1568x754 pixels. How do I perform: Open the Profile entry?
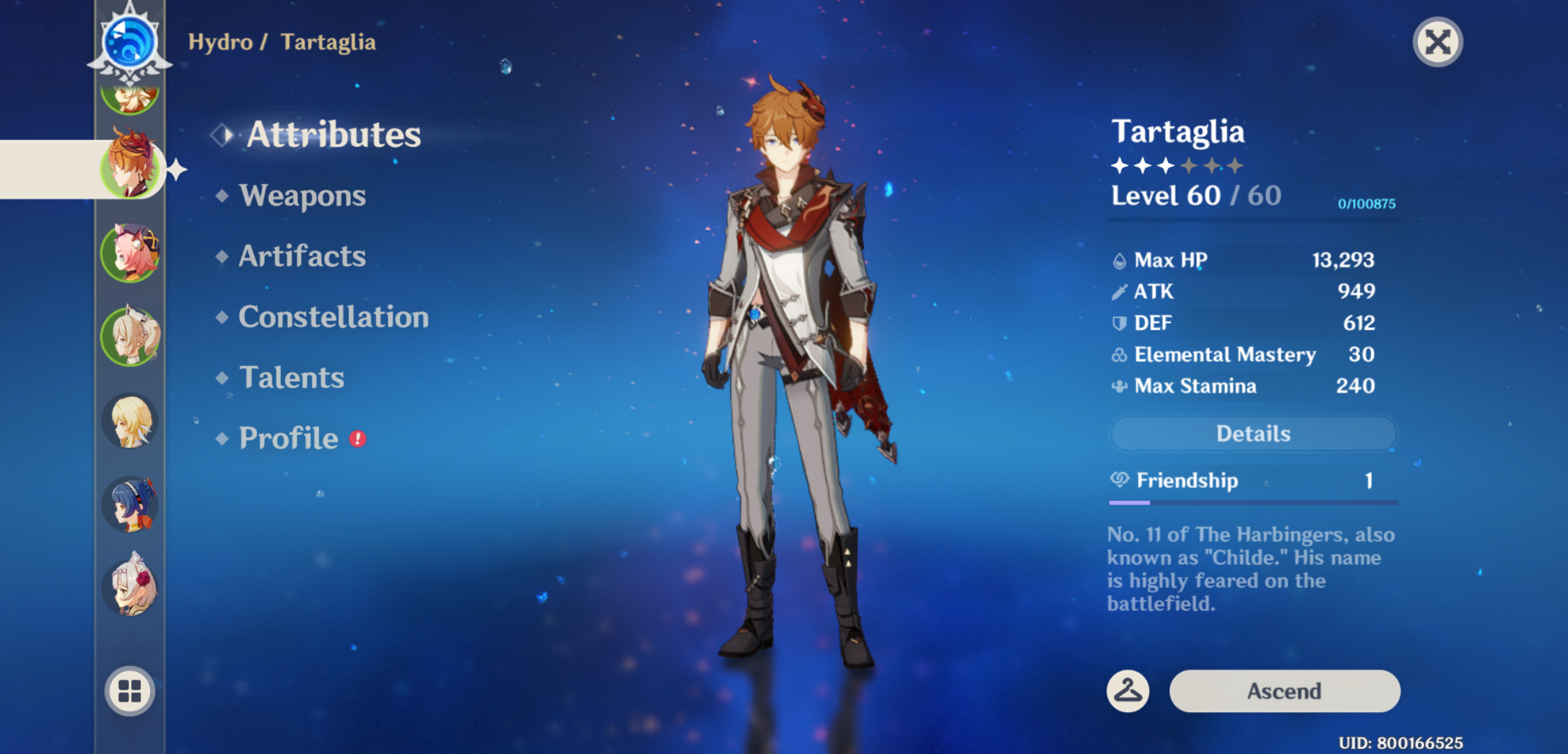coord(288,438)
